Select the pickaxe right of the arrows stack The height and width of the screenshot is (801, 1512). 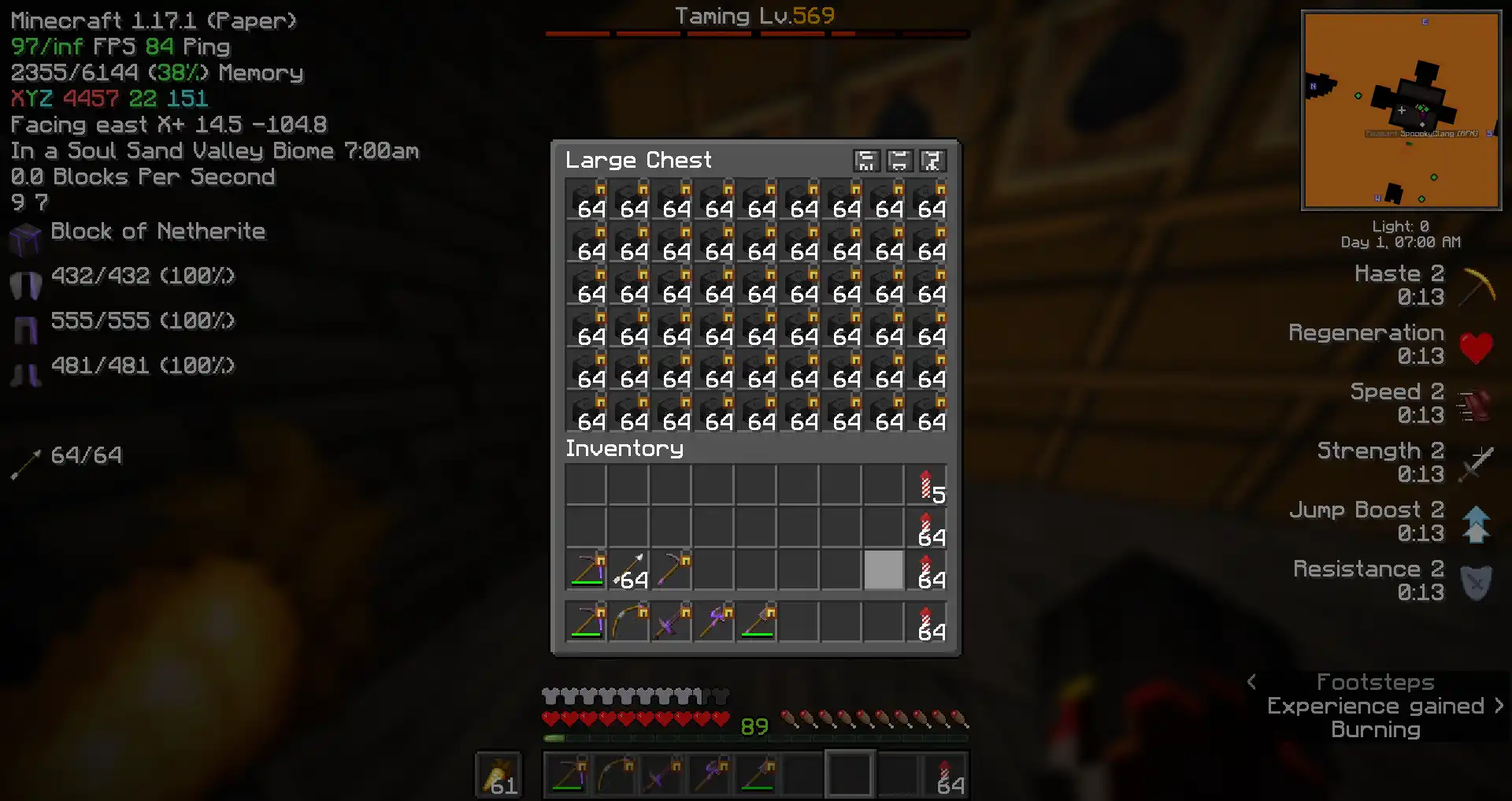coord(671,570)
